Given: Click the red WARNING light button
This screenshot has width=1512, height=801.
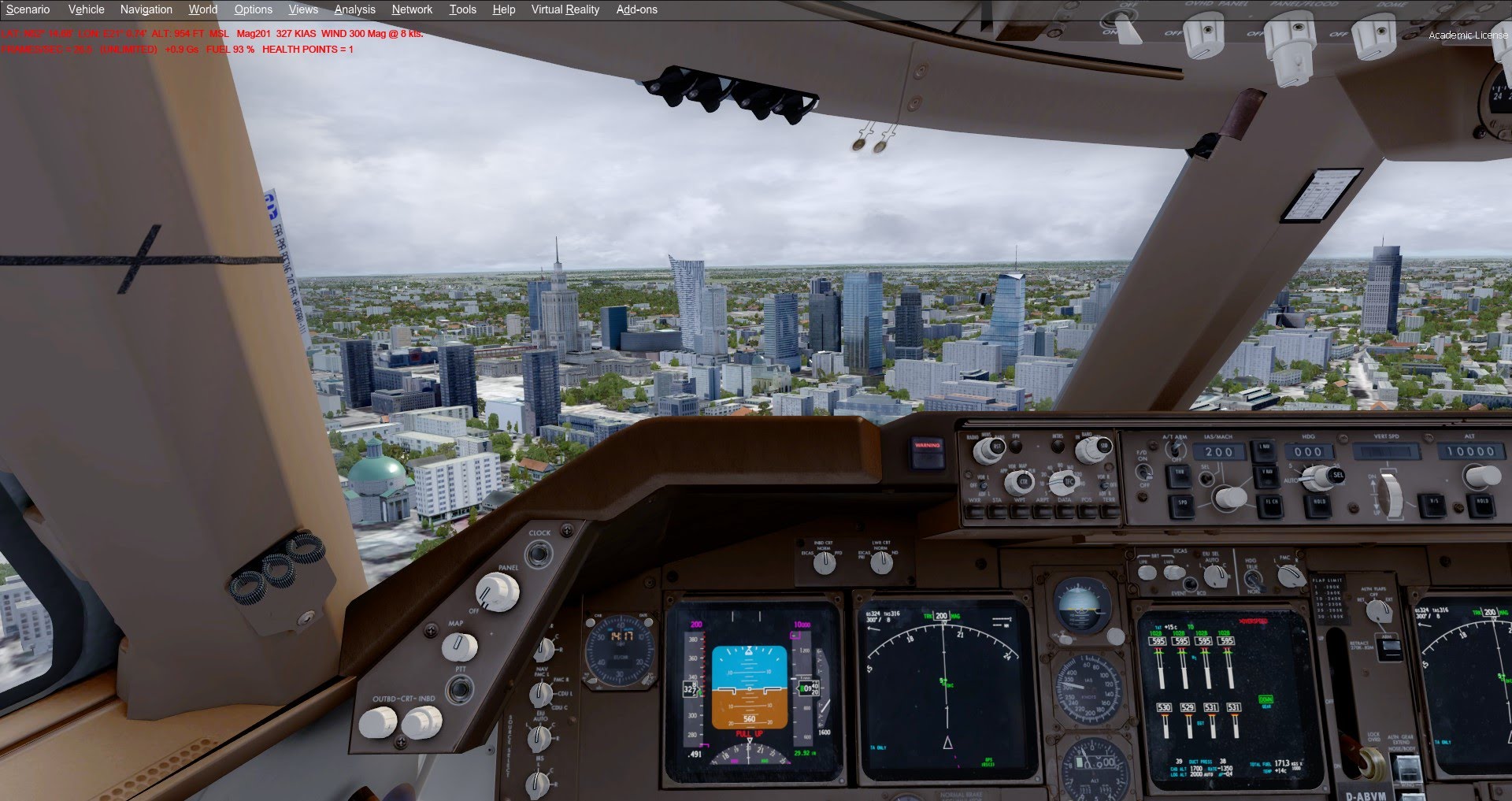Looking at the screenshot, I should point(928,451).
